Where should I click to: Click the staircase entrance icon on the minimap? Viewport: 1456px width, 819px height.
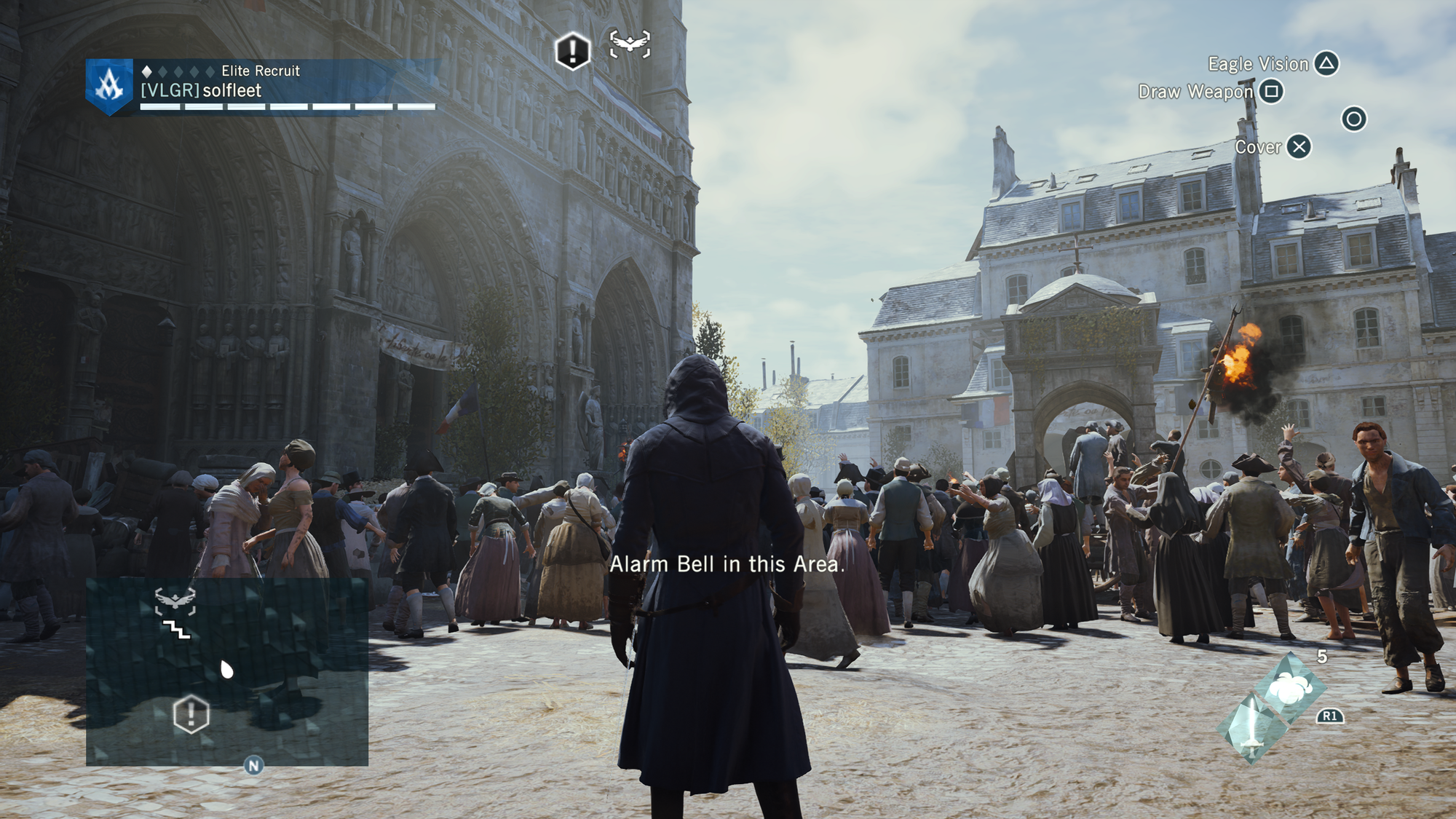point(176,630)
